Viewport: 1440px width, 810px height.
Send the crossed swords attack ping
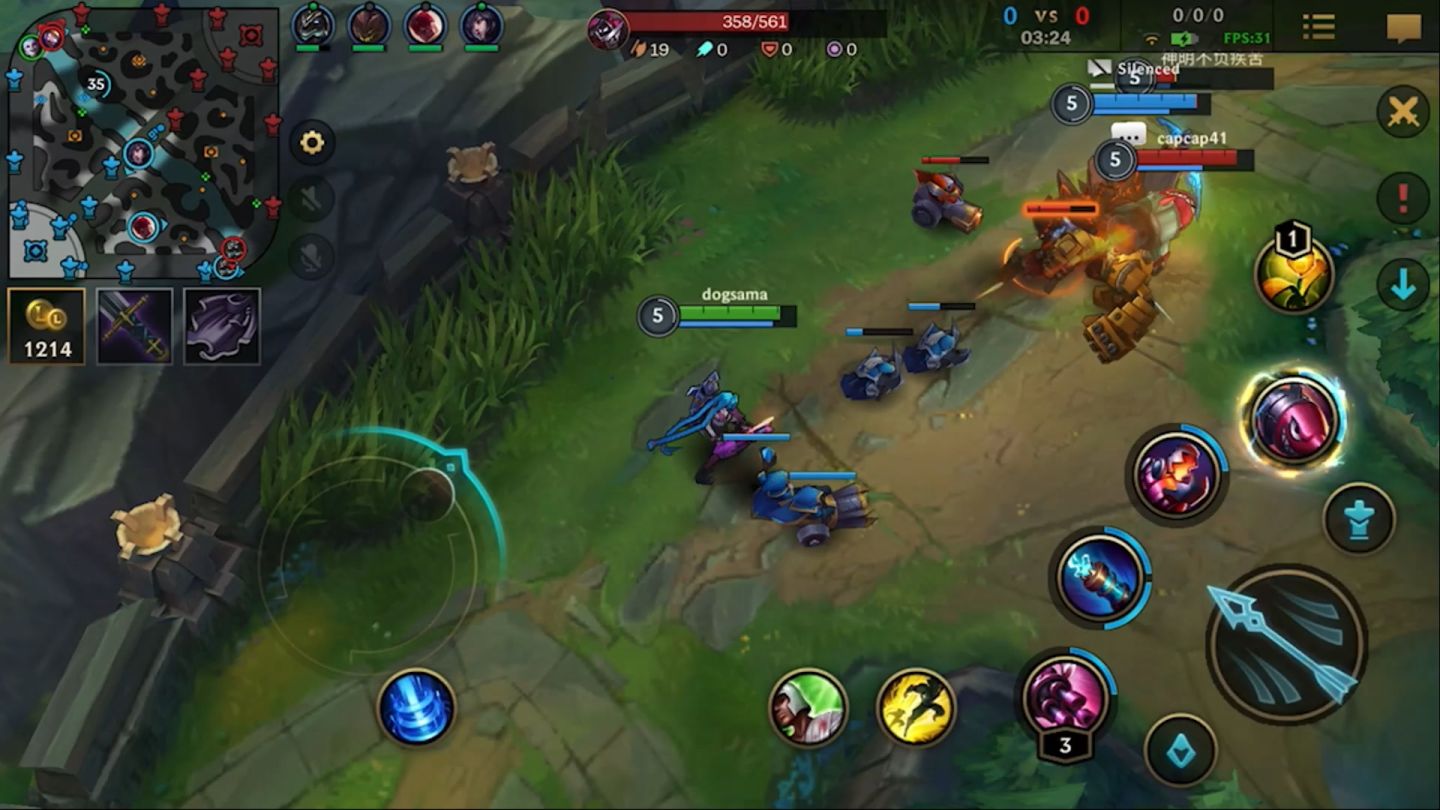click(1402, 112)
